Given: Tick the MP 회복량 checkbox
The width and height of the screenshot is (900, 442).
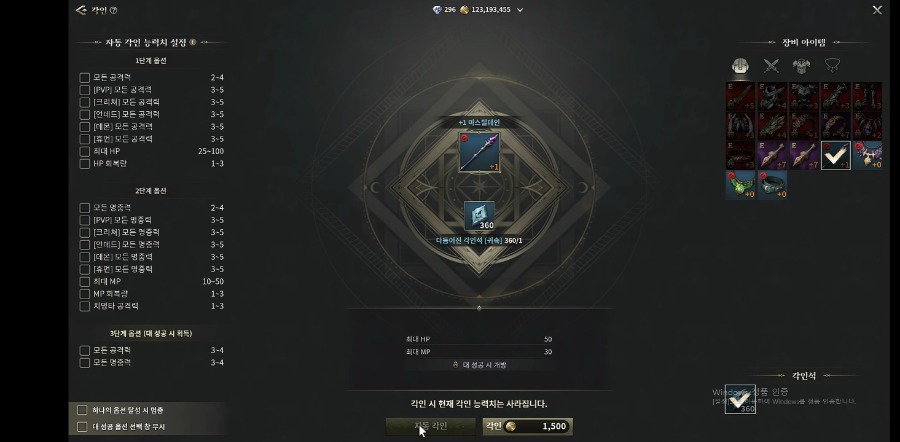Looking at the screenshot, I should pyautogui.click(x=85, y=294).
